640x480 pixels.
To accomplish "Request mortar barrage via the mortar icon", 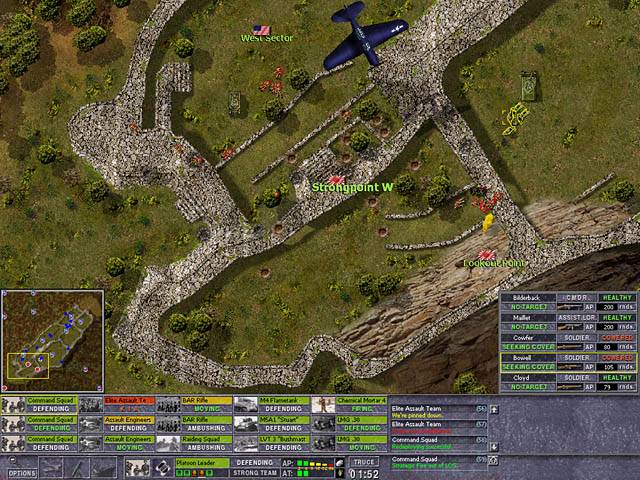I will (x=77, y=468).
